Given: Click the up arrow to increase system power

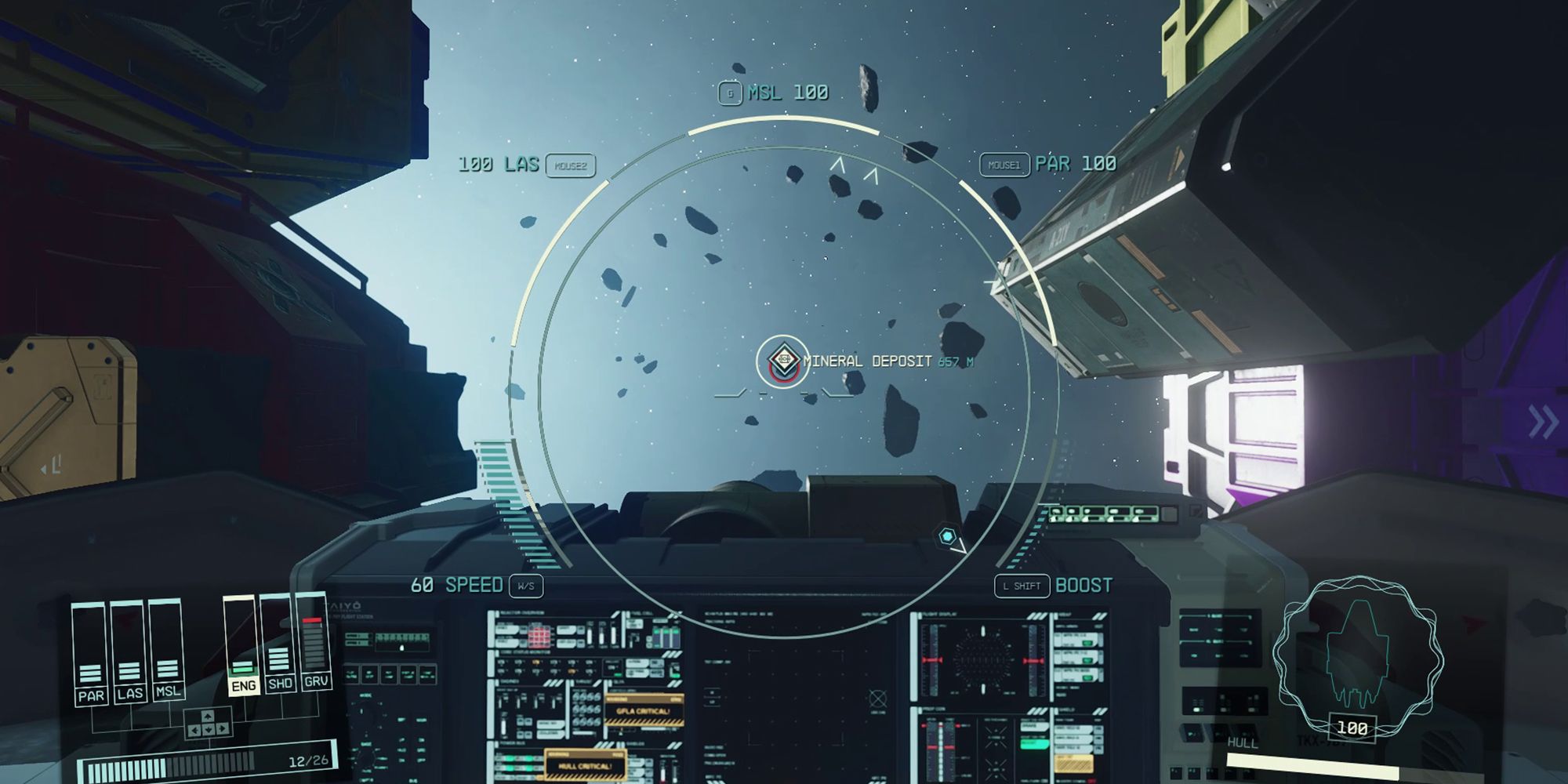Looking at the screenshot, I should pos(207,716).
